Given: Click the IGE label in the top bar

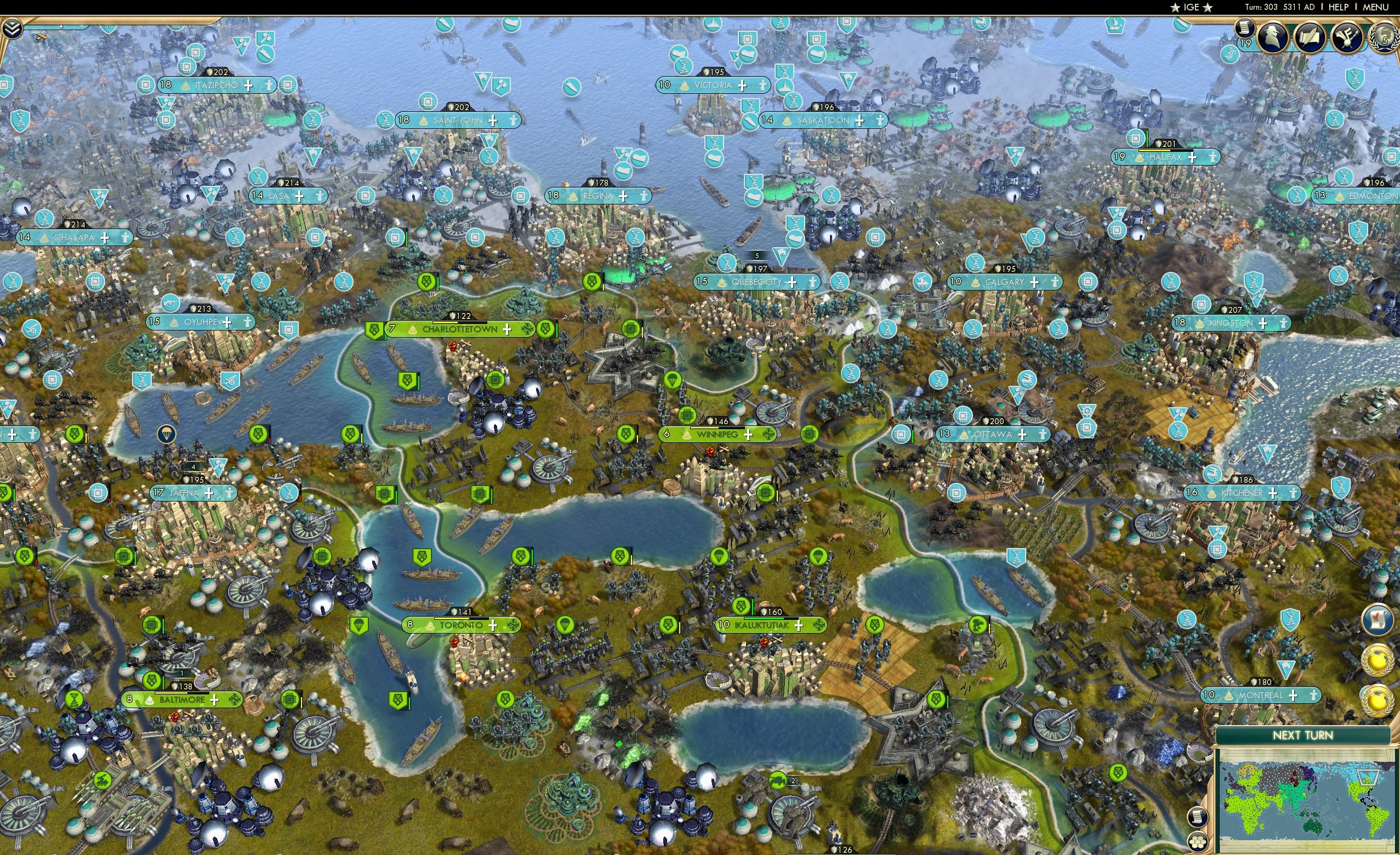Looking at the screenshot, I should [x=1191, y=7].
